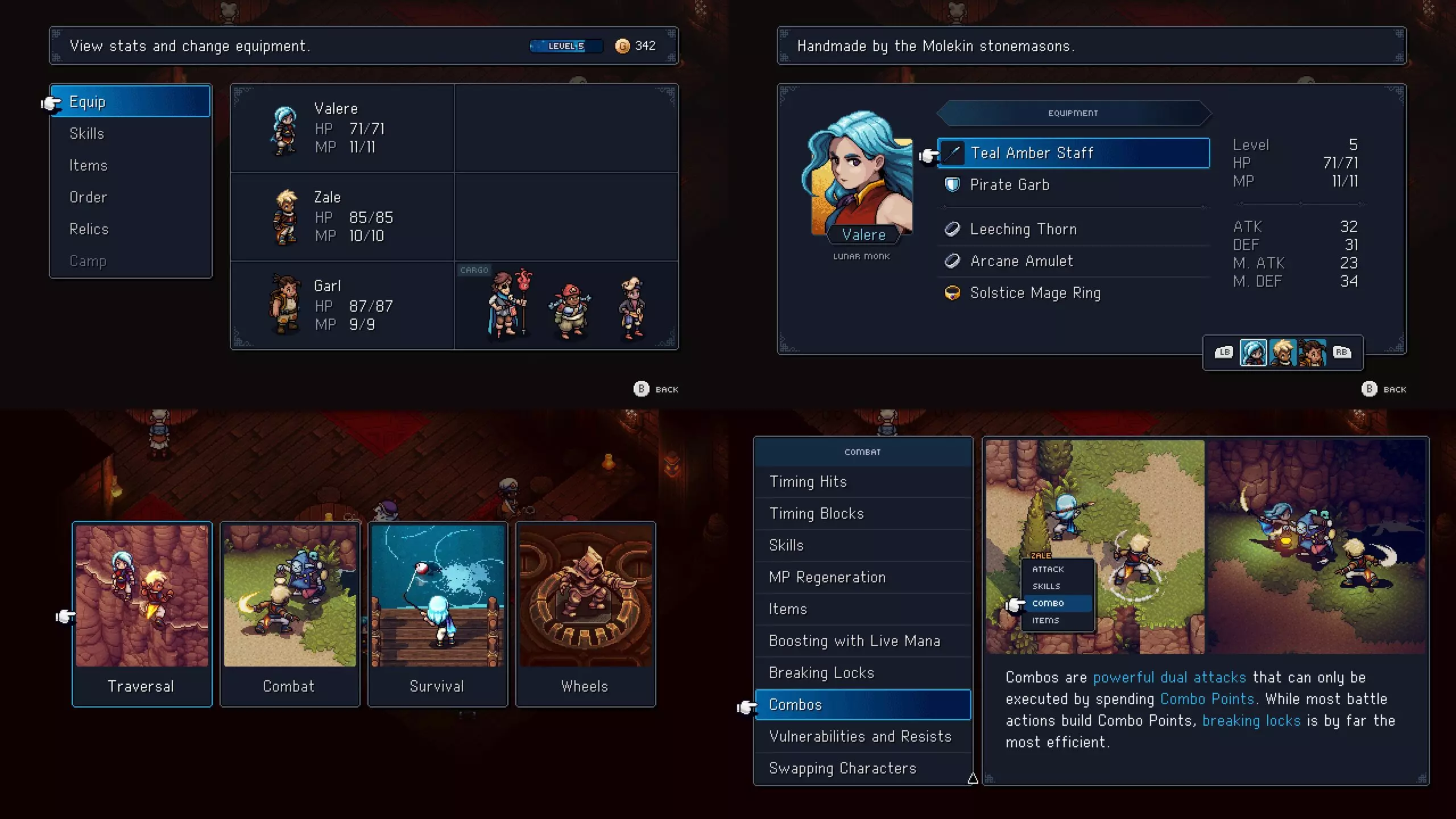Choose the Pirate Garb armor slot
This screenshot has height=819, width=1456.
click(x=1073, y=185)
